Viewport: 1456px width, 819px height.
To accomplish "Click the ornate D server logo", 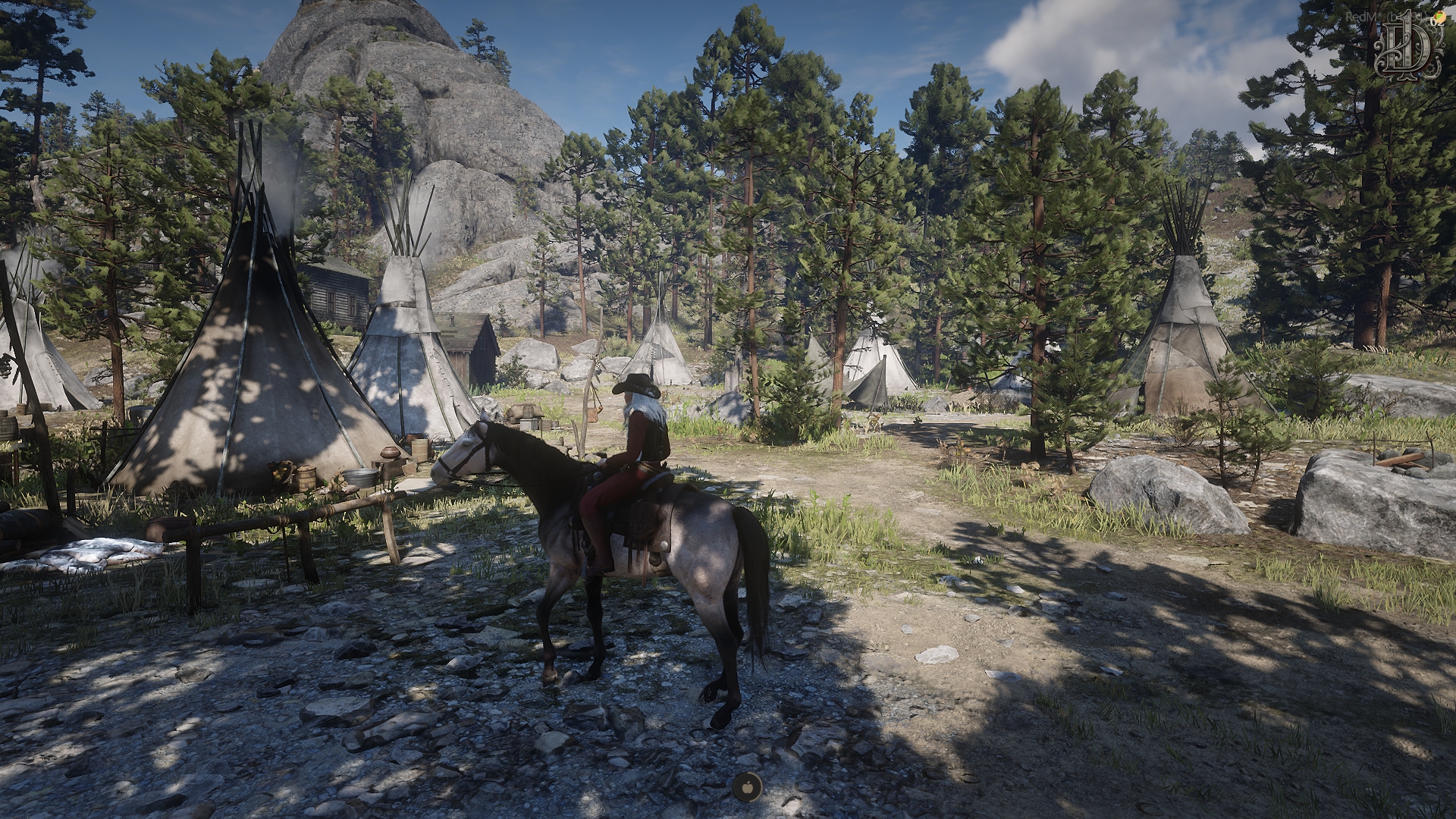I will [x=1410, y=44].
